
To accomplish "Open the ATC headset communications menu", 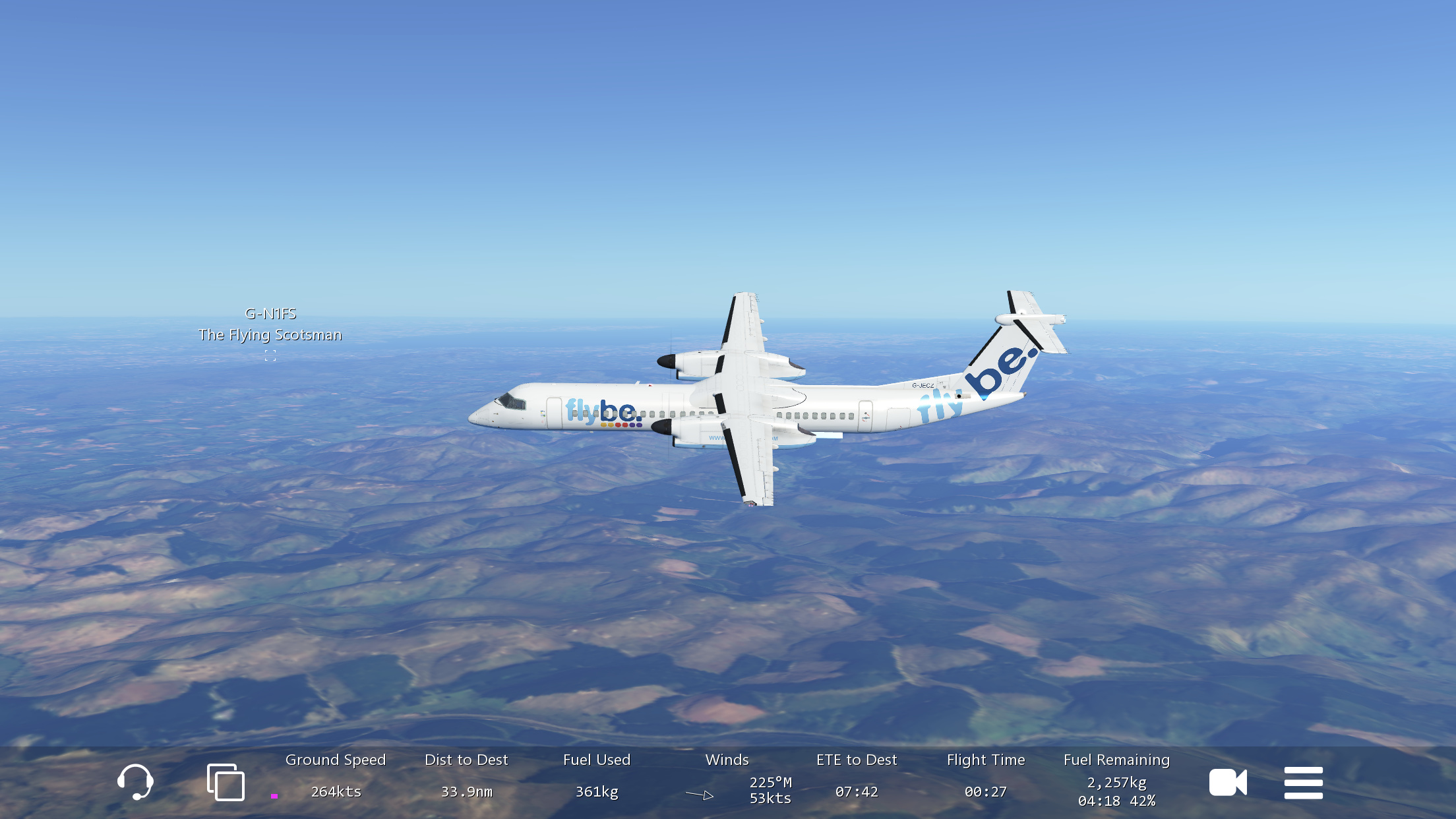I will (135, 782).
